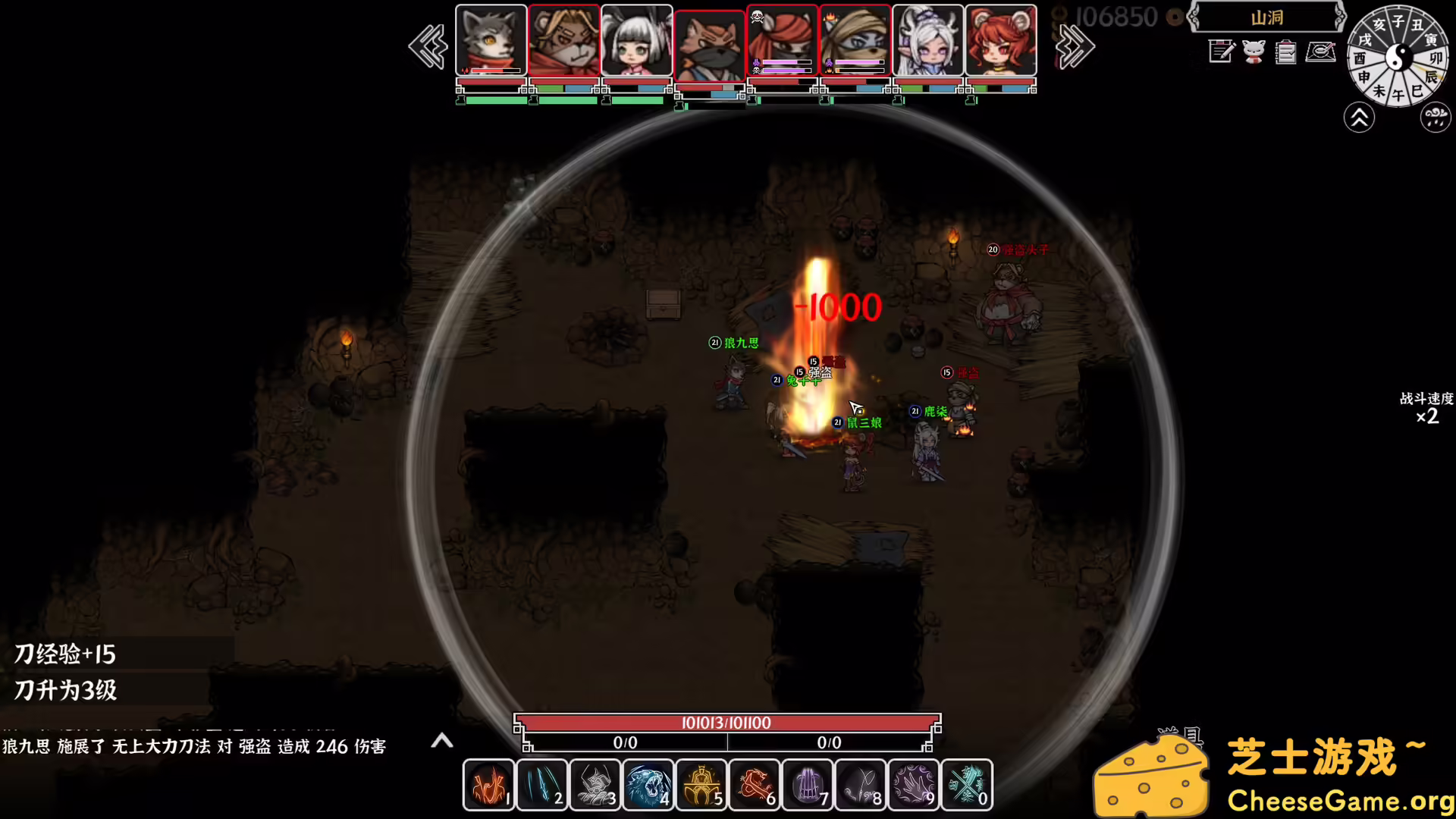Select 狼九思 character portrait
This screenshot has height=819, width=1456.
[x=490, y=39]
